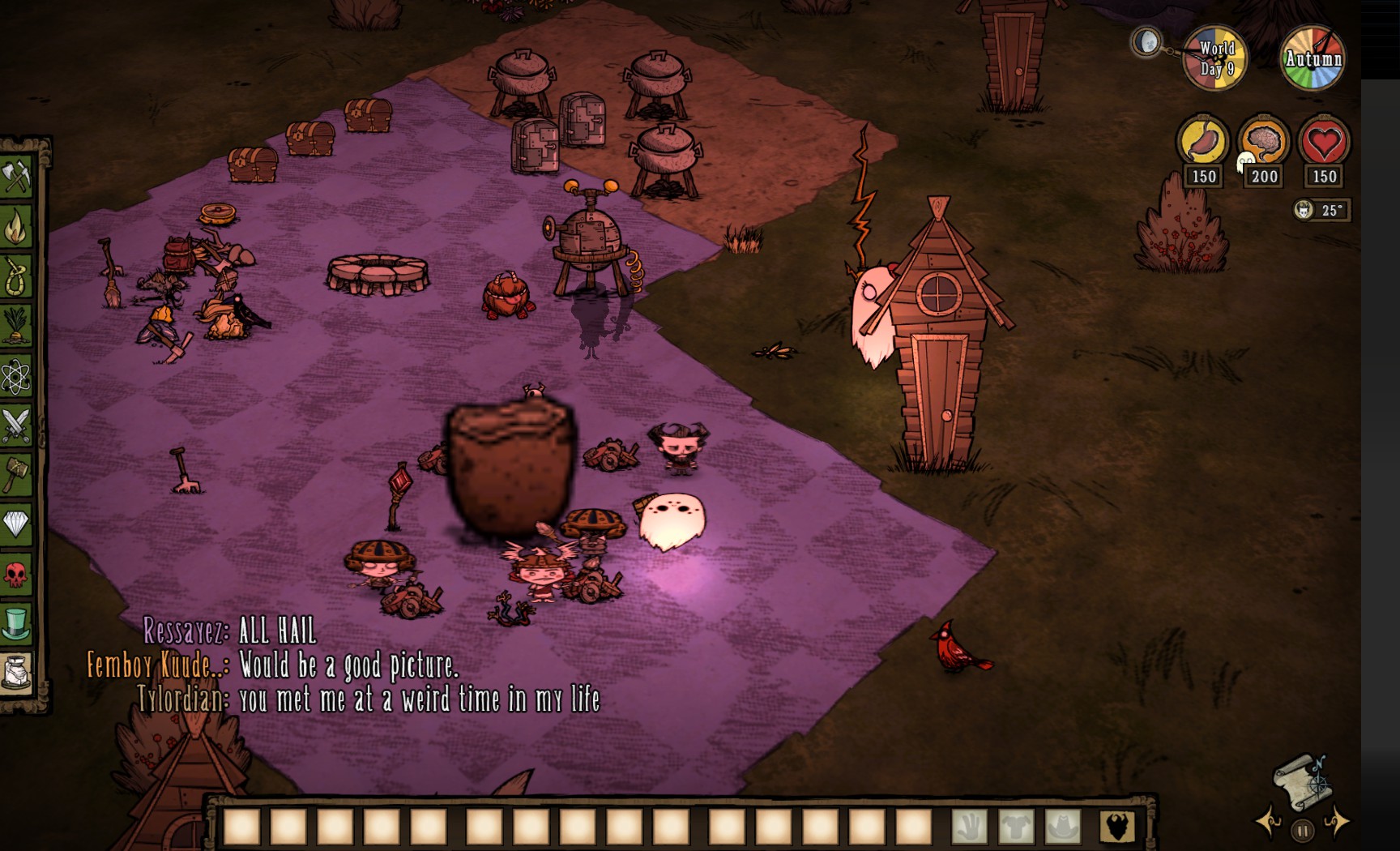Click the hand equipment slot
The width and height of the screenshot is (1400, 851).
[x=969, y=827]
